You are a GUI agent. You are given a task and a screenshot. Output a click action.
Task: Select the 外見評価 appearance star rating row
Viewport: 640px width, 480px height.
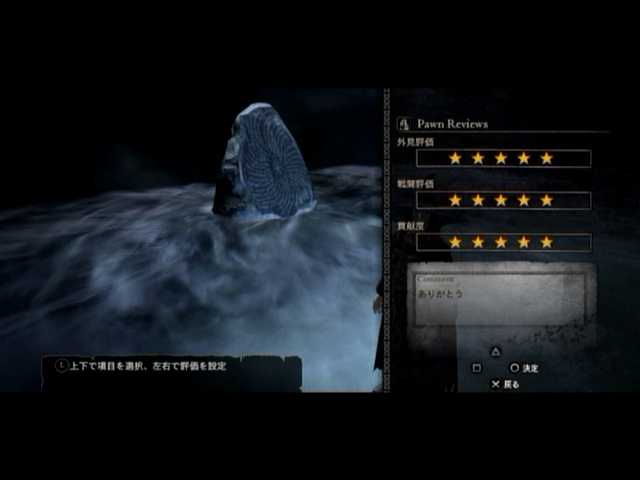[503, 158]
